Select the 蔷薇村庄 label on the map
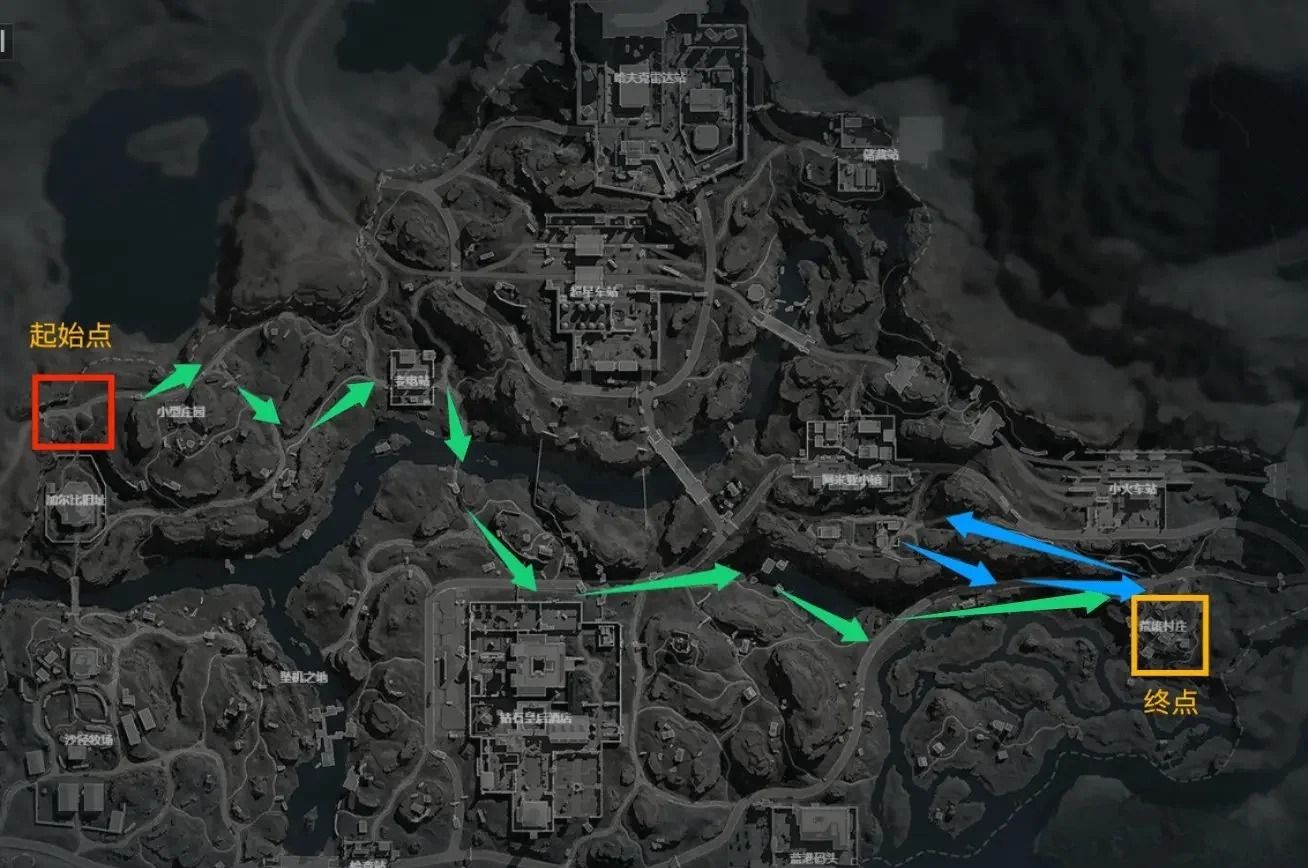This screenshot has width=1308, height=868. point(1162,625)
